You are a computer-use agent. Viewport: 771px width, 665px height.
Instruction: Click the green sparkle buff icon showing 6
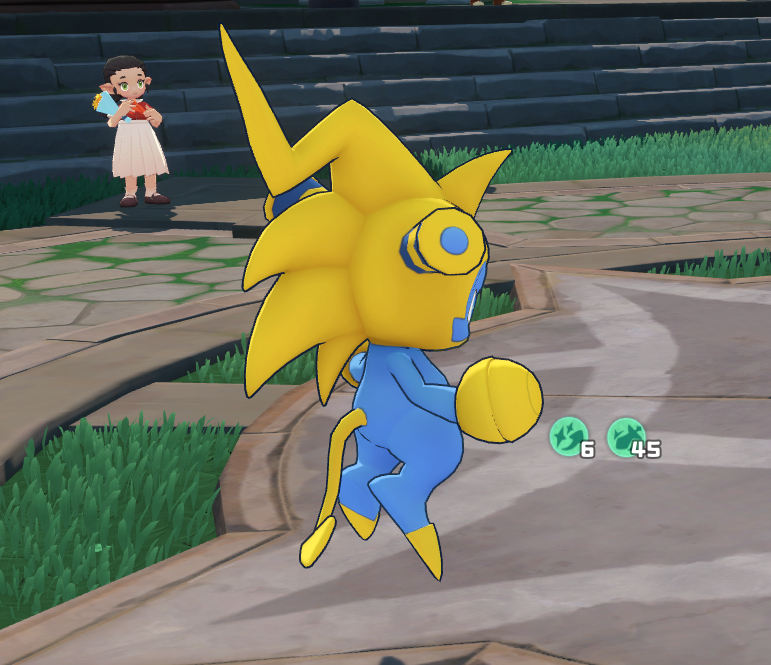click(x=567, y=437)
